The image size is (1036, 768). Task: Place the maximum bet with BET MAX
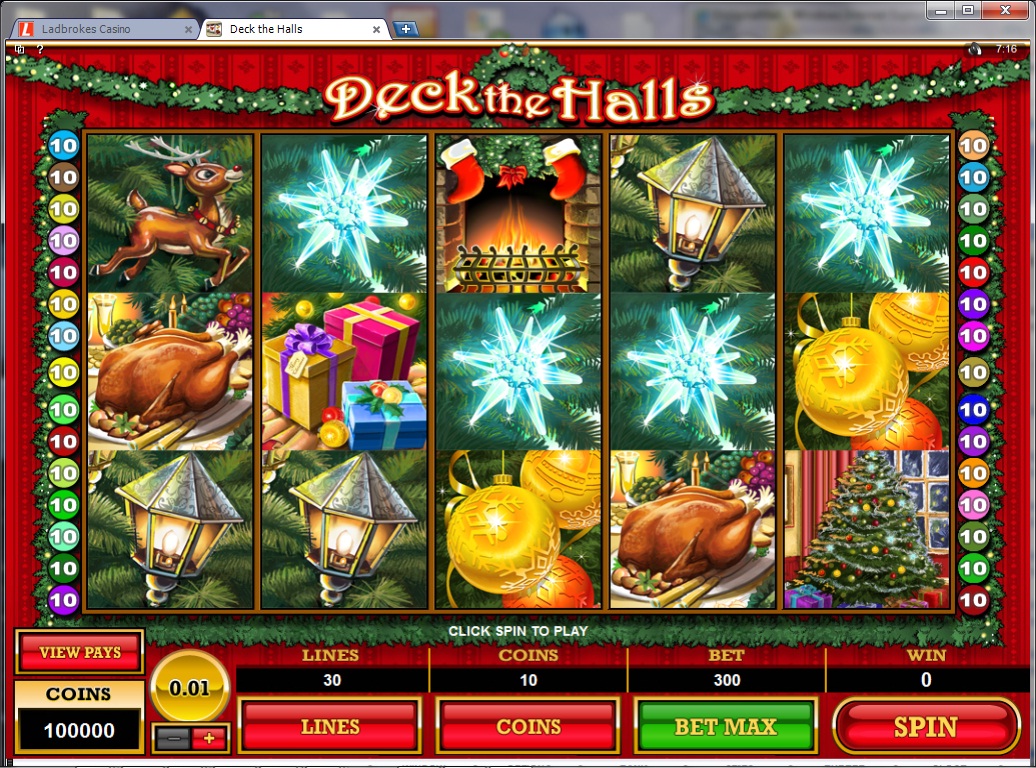point(726,727)
